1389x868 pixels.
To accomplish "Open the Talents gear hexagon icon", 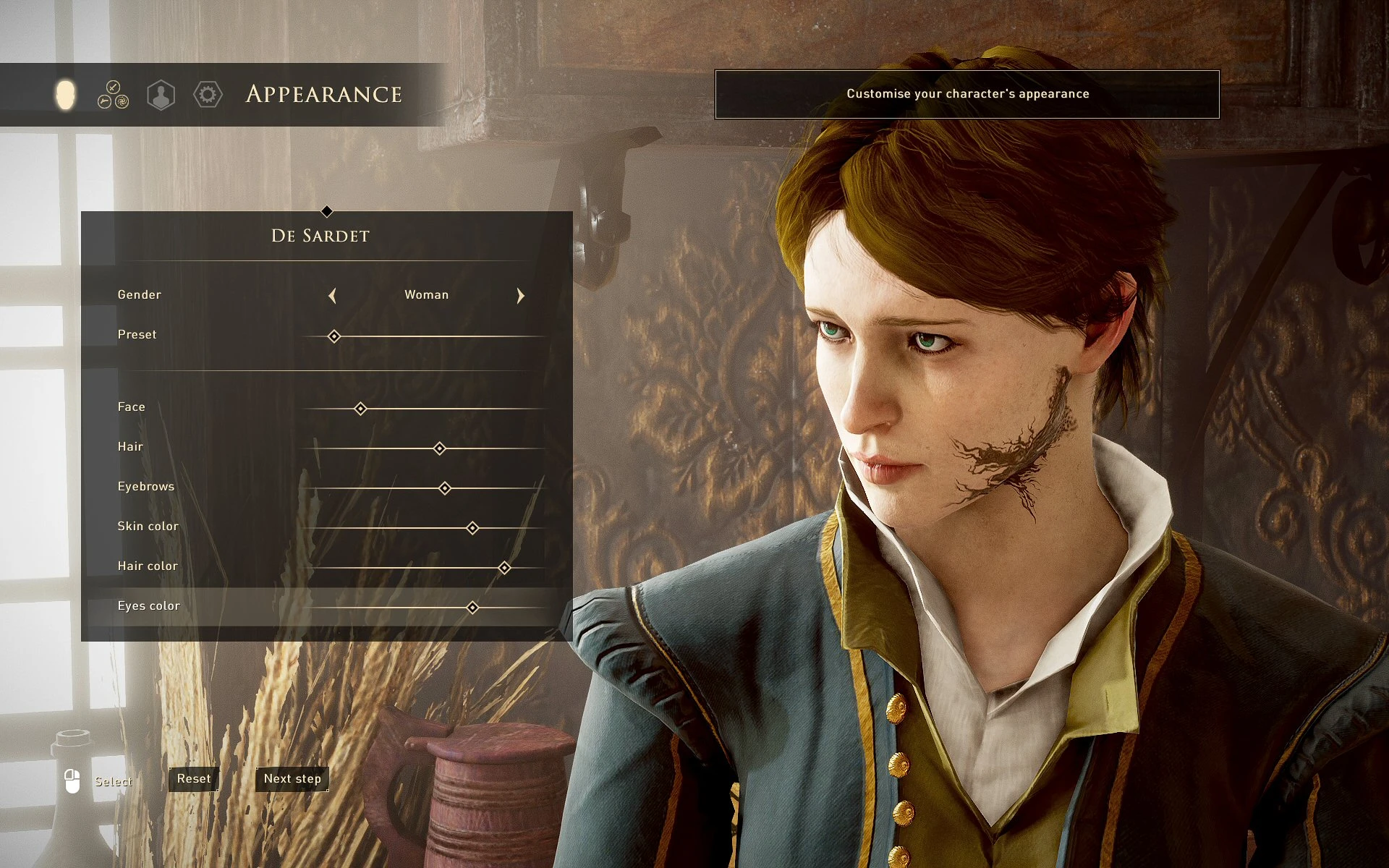I will tap(208, 95).
